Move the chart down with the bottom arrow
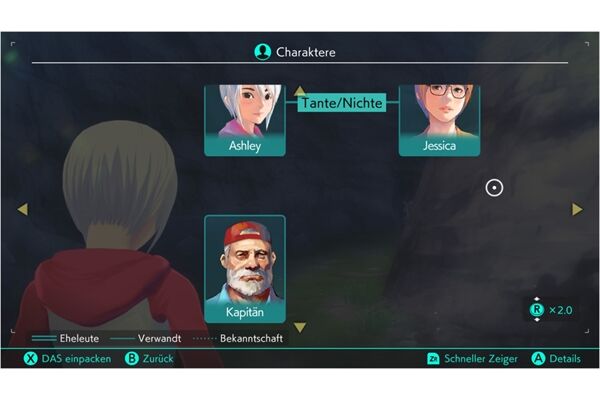The image size is (600, 400). [x=300, y=327]
